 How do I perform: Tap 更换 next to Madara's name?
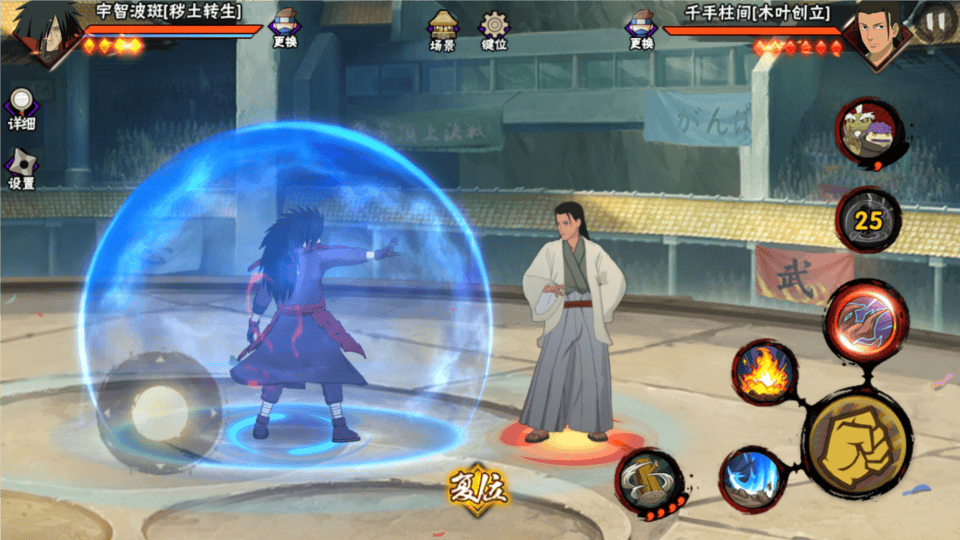pos(285,28)
